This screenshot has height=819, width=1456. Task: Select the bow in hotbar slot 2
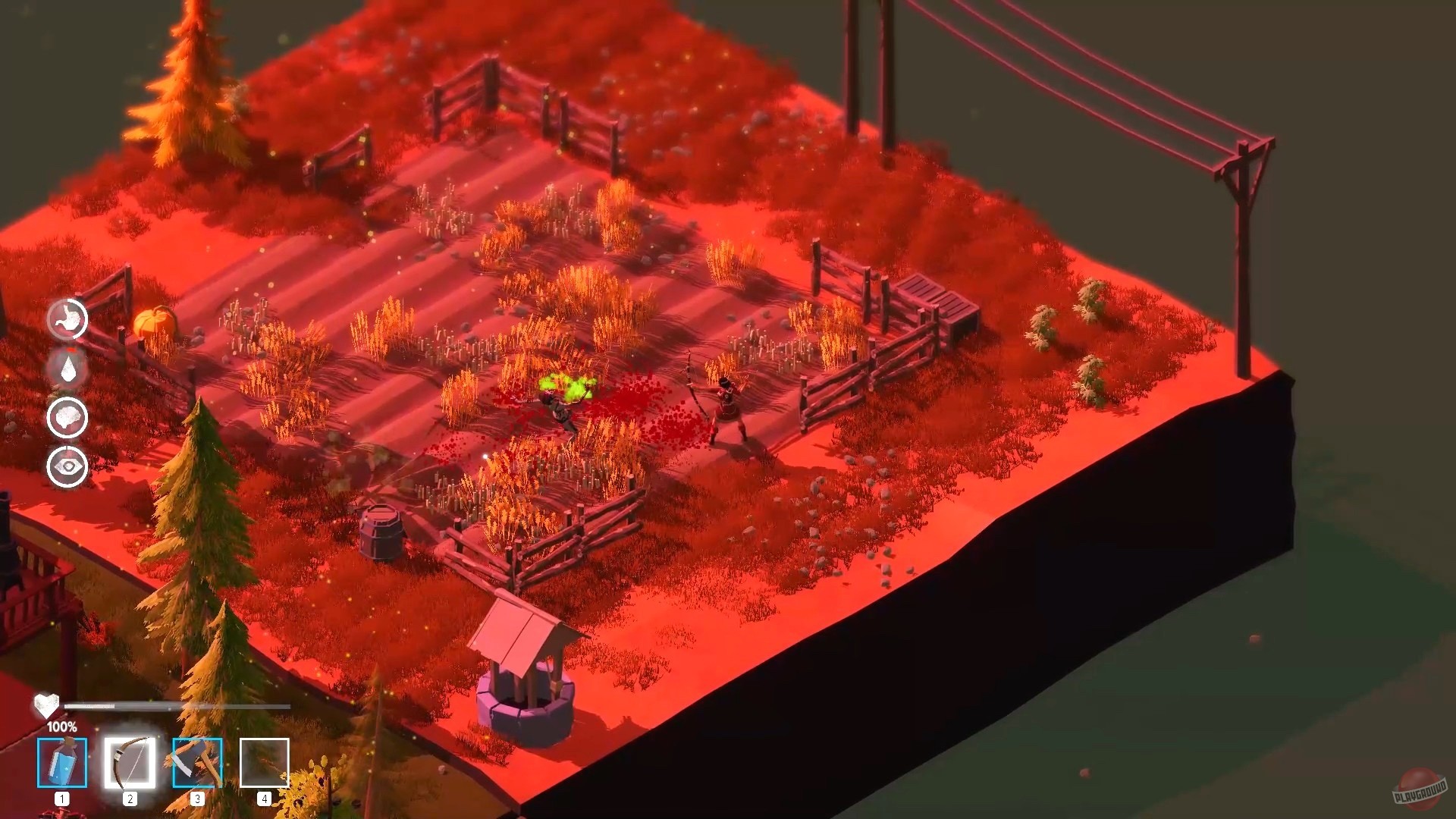(x=130, y=762)
